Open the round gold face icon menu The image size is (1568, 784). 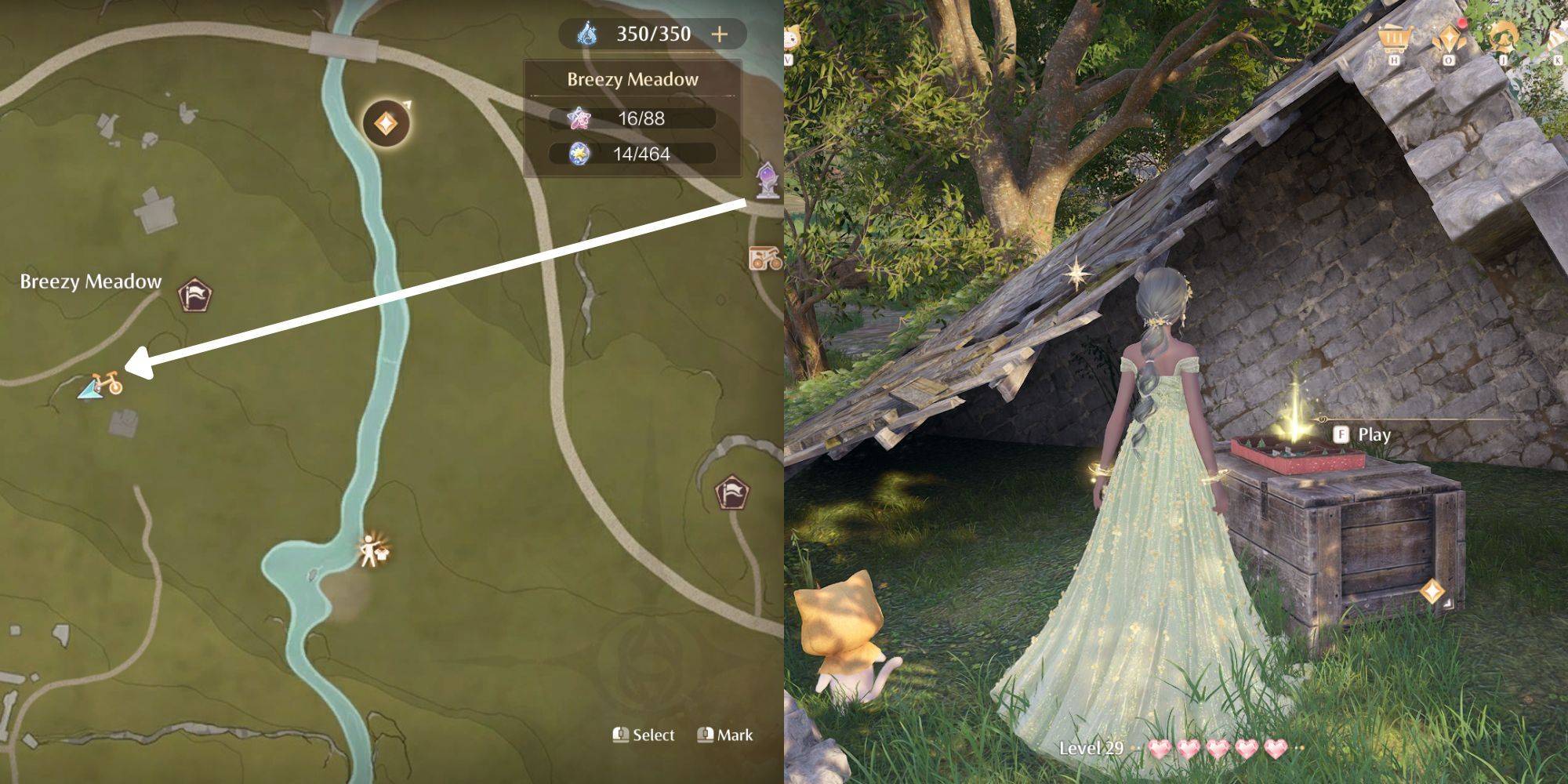tap(1503, 38)
